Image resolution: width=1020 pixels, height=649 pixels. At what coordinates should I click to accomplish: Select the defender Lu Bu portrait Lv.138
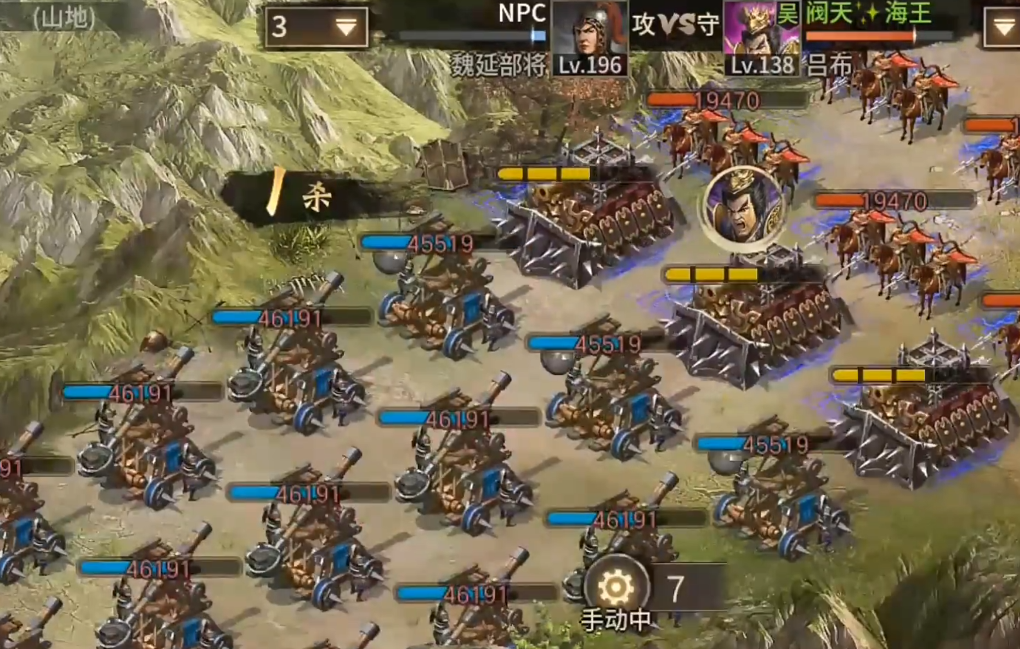tap(761, 37)
